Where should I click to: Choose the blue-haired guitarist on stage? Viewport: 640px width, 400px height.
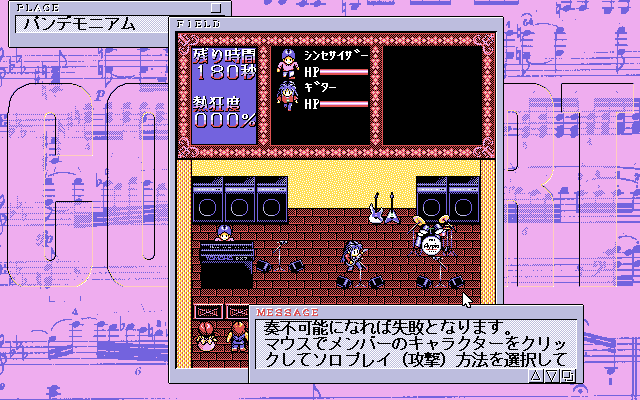click(x=352, y=256)
